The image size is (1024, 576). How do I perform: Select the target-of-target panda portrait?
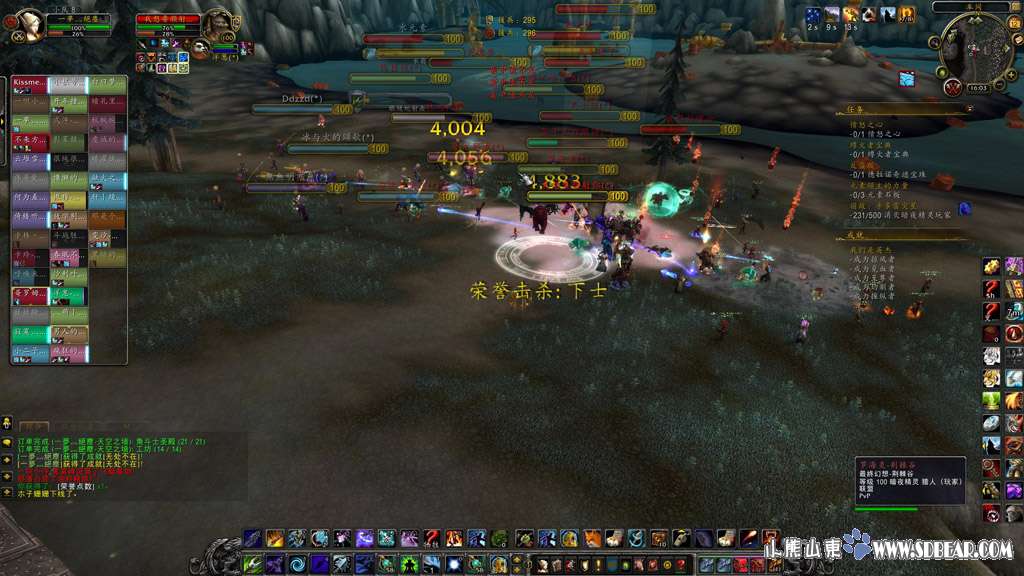201,48
